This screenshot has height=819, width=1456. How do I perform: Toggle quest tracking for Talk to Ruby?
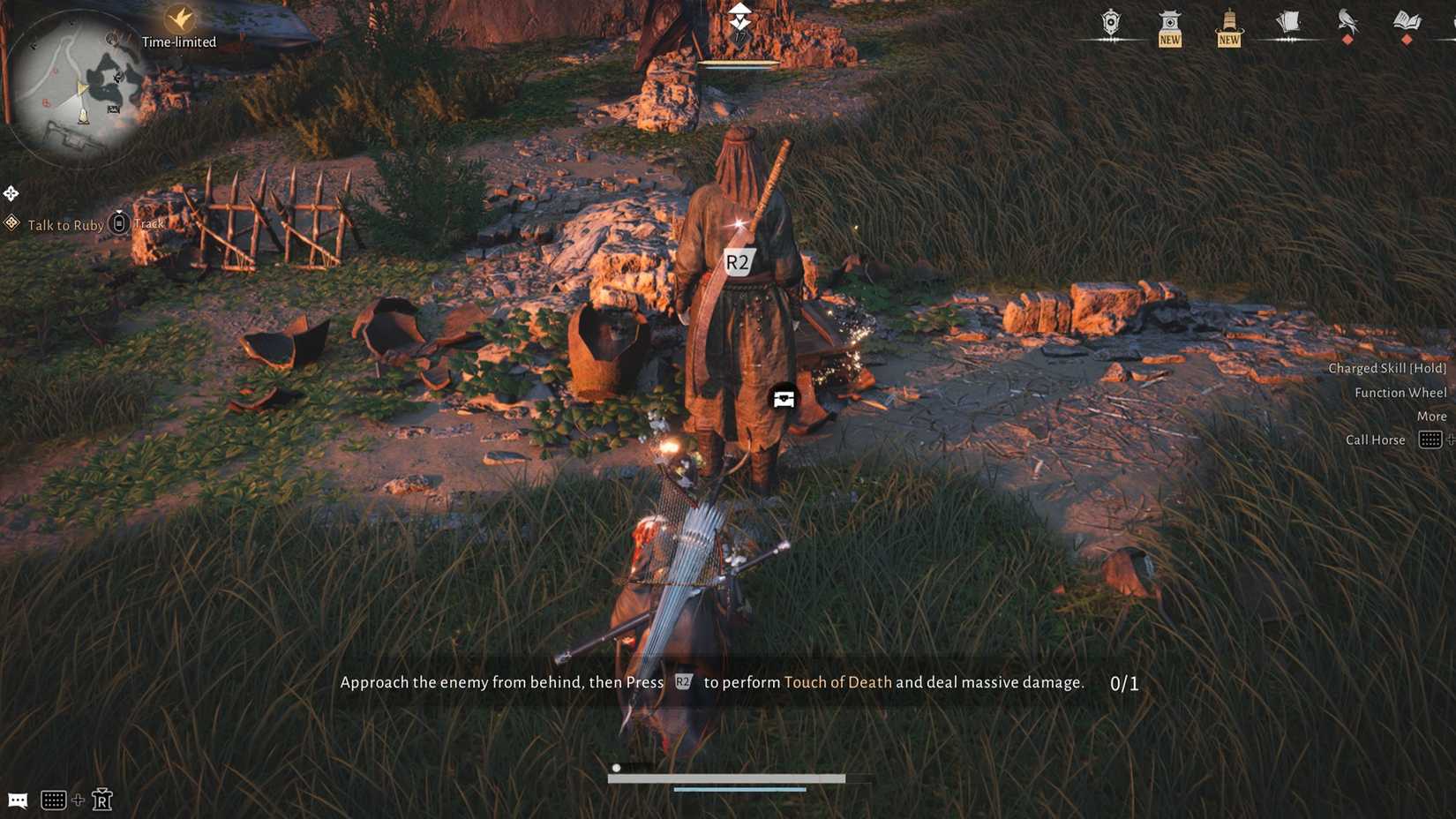pos(118,223)
